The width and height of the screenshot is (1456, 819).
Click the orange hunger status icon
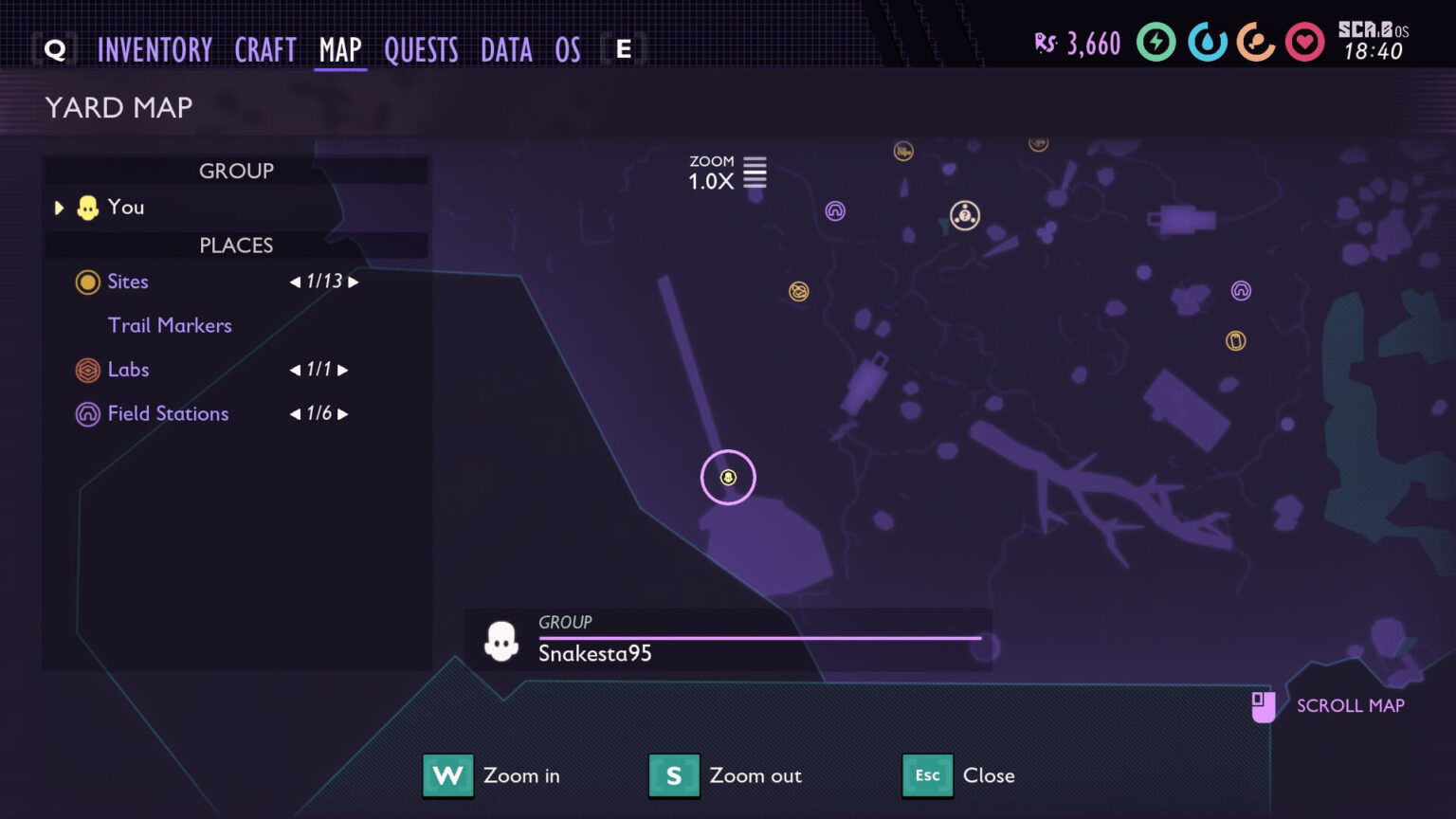click(x=1255, y=43)
